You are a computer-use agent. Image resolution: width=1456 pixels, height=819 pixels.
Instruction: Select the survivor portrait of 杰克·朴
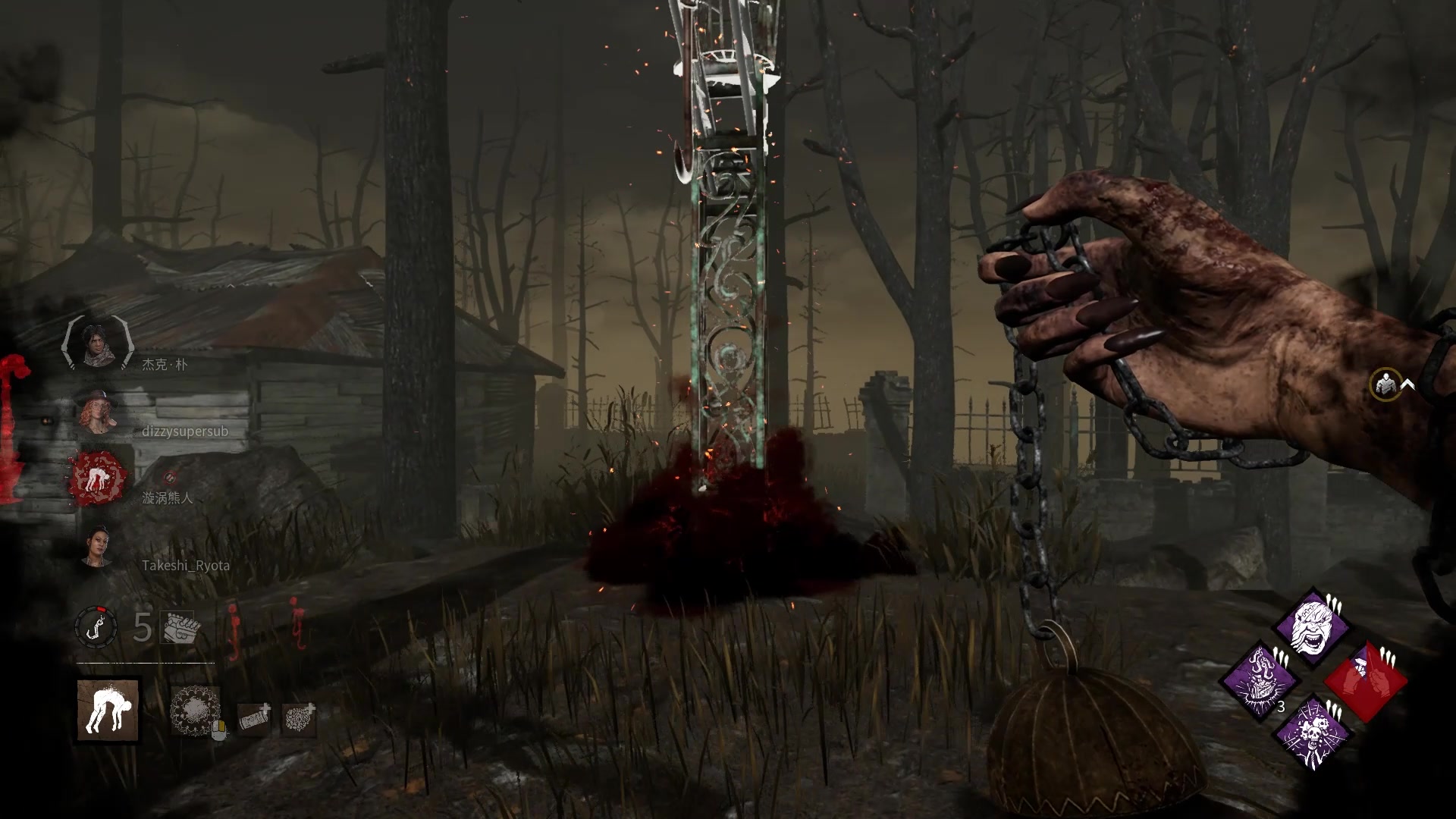96,345
